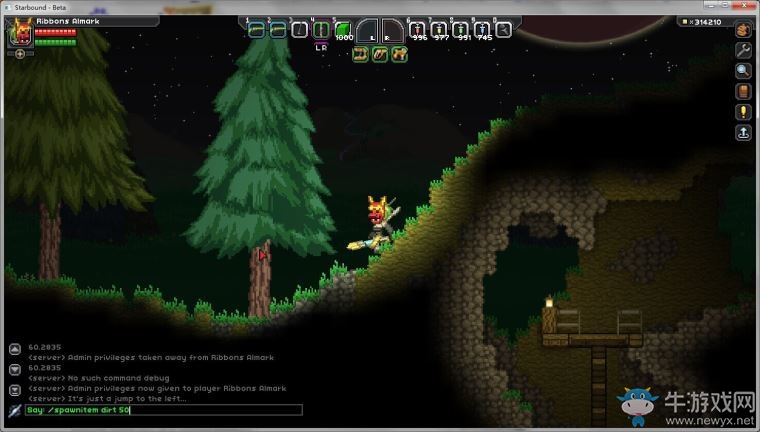Focus the chat input with /spawnitem text

click(165, 410)
